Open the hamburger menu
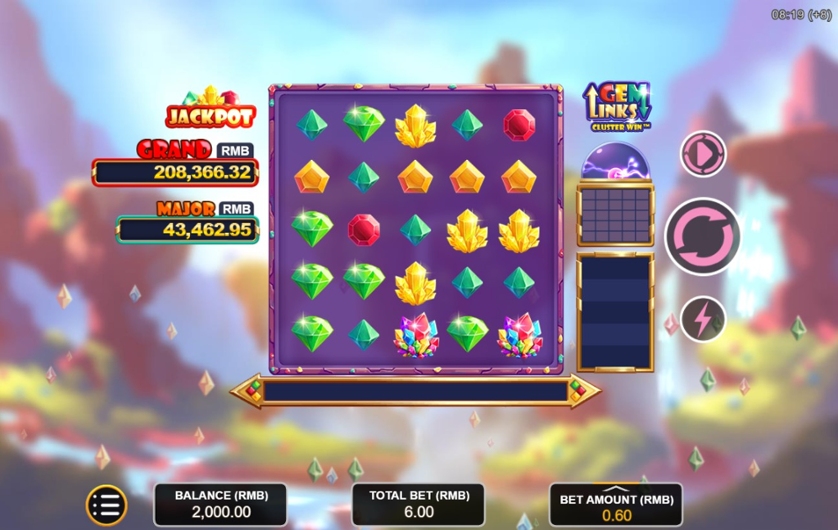 pos(106,506)
